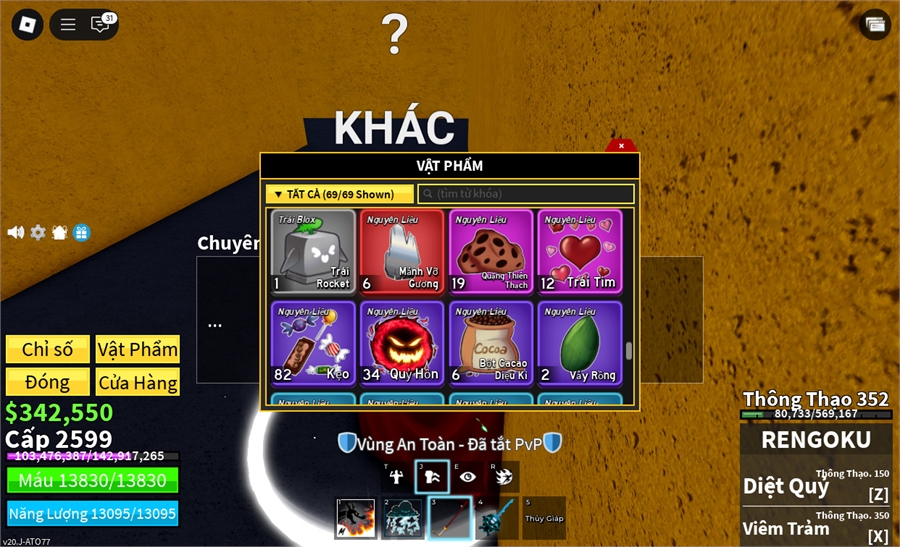Equip the Thủy Giáp hotbar slot

pyautogui.click(x=544, y=518)
